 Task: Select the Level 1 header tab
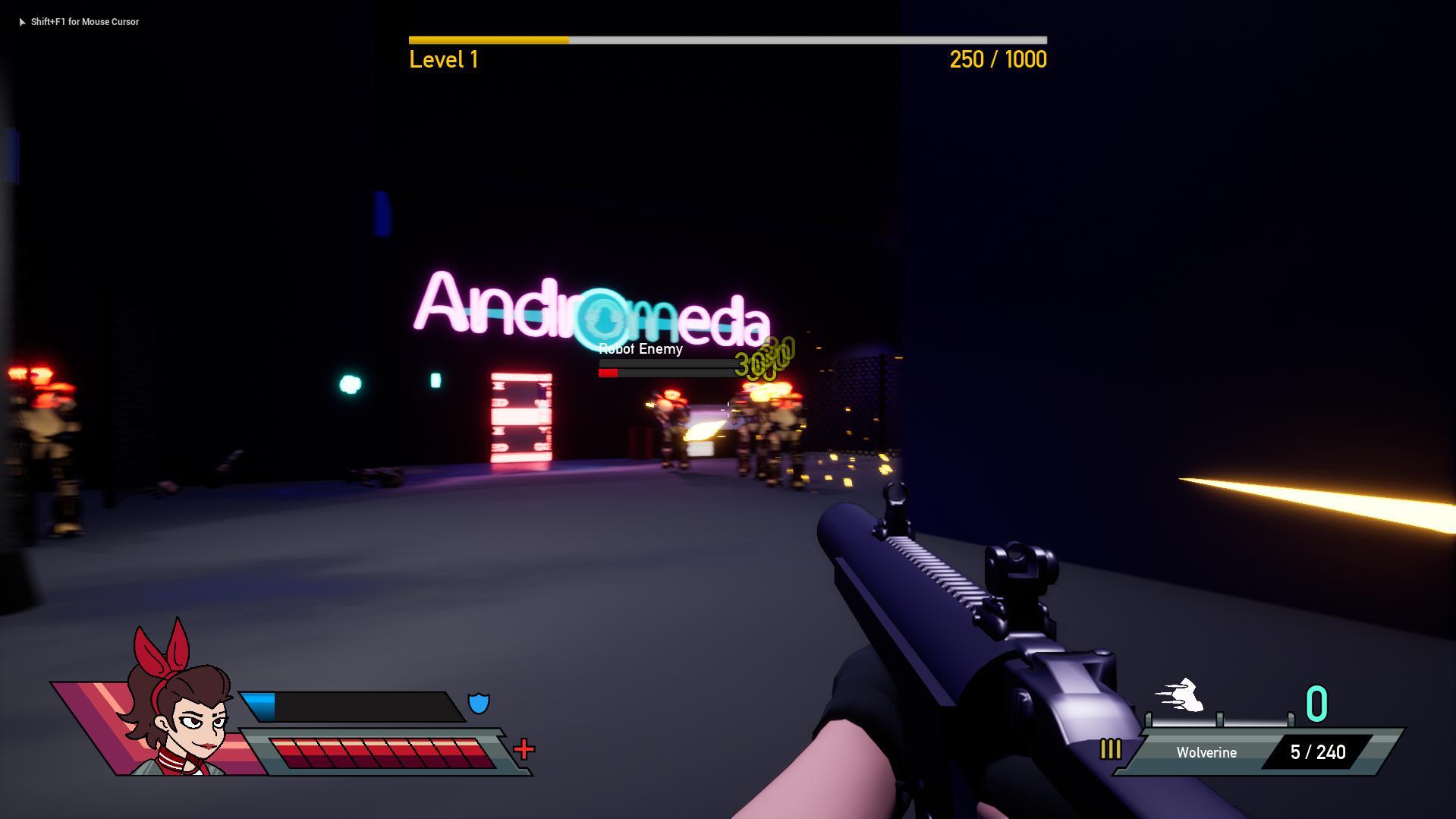coord(444,59)
